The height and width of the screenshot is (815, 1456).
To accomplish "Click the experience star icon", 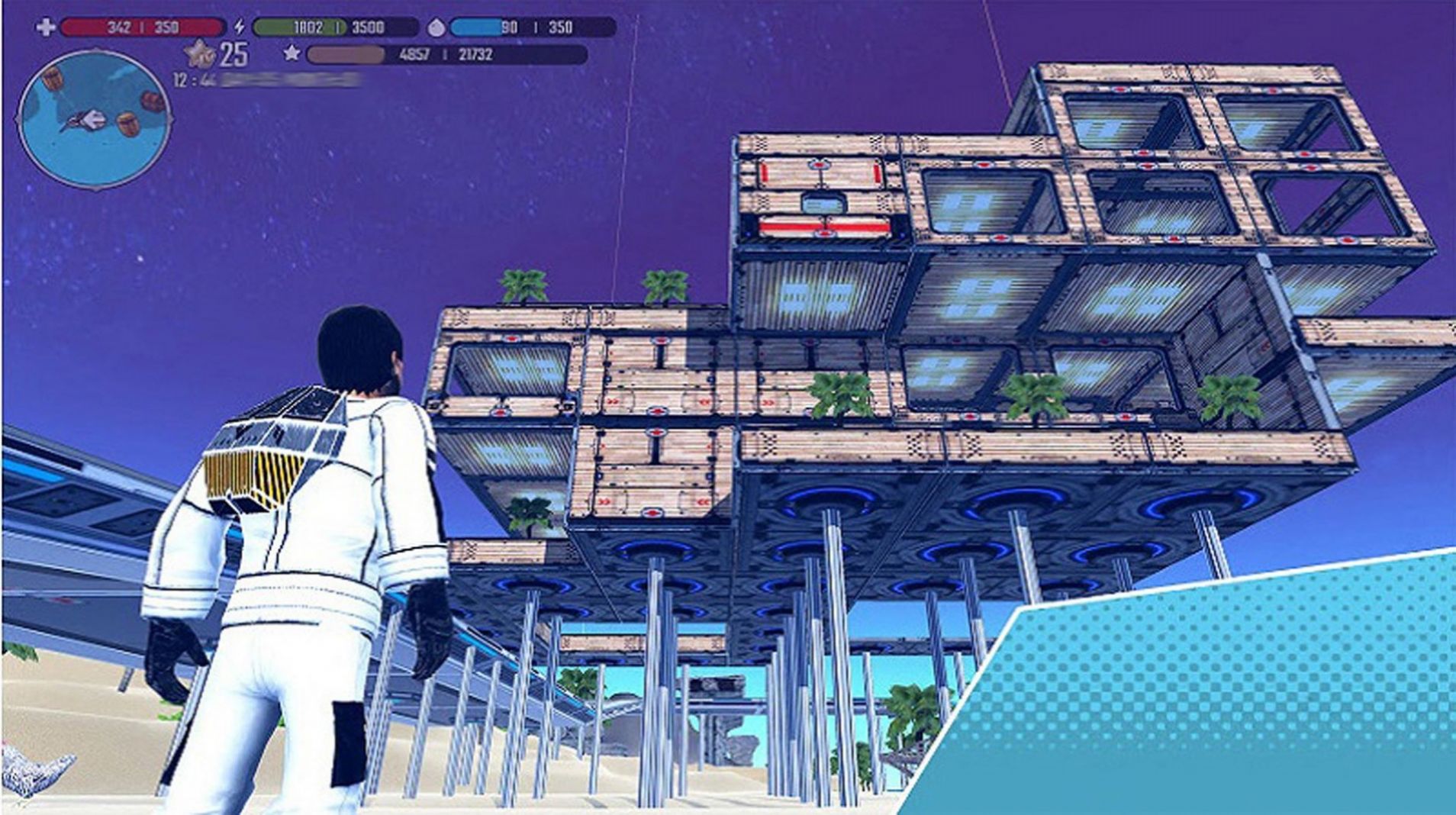I will (x=291, y=53).
